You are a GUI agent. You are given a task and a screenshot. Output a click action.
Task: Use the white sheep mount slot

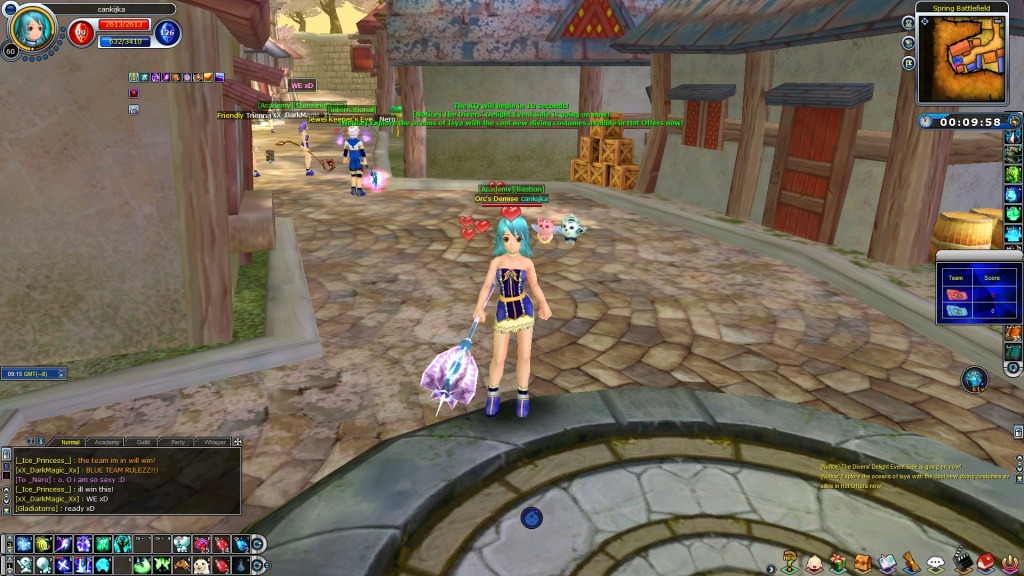click(x=200, y=565)
